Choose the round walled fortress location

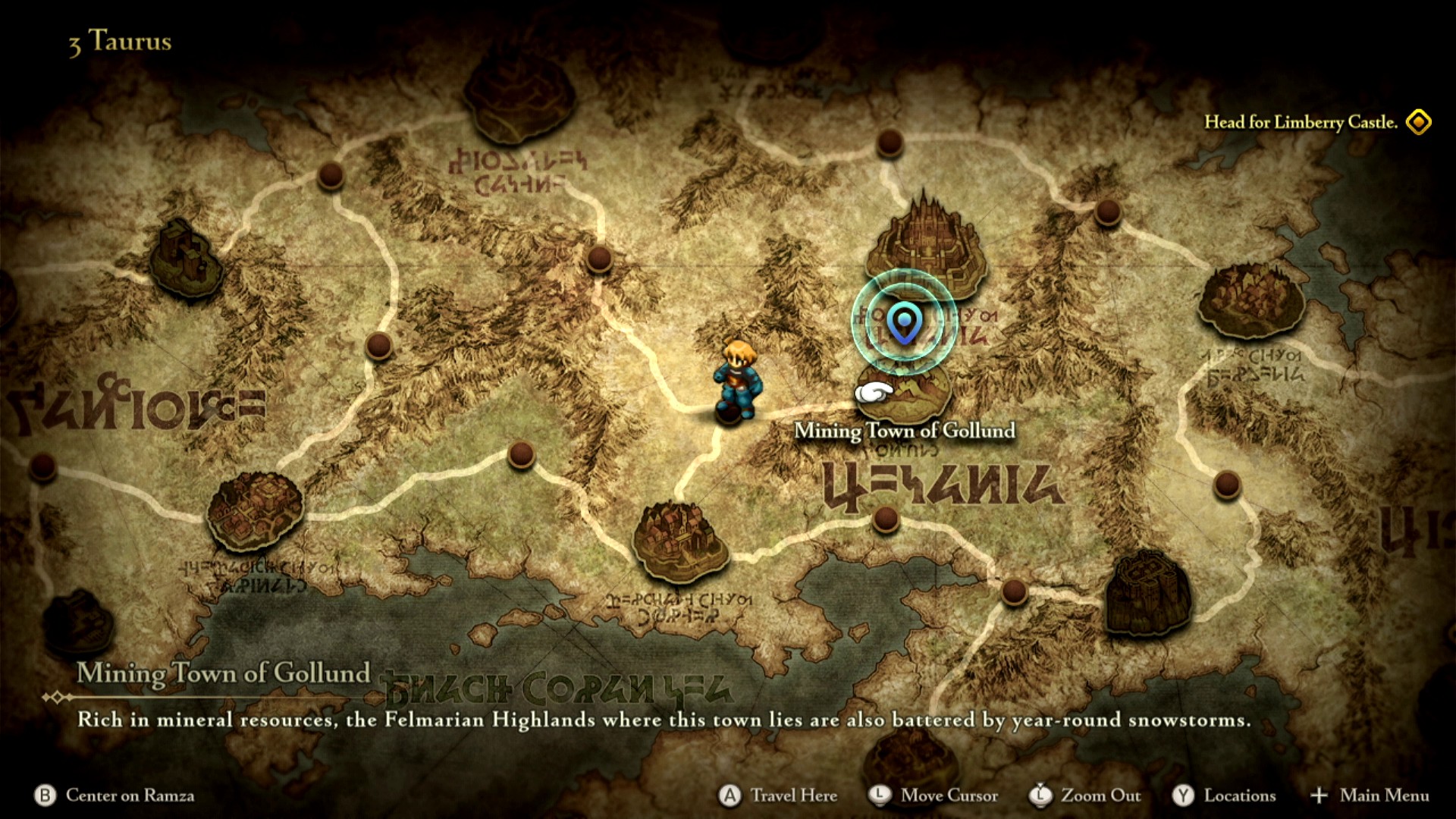1147,594
